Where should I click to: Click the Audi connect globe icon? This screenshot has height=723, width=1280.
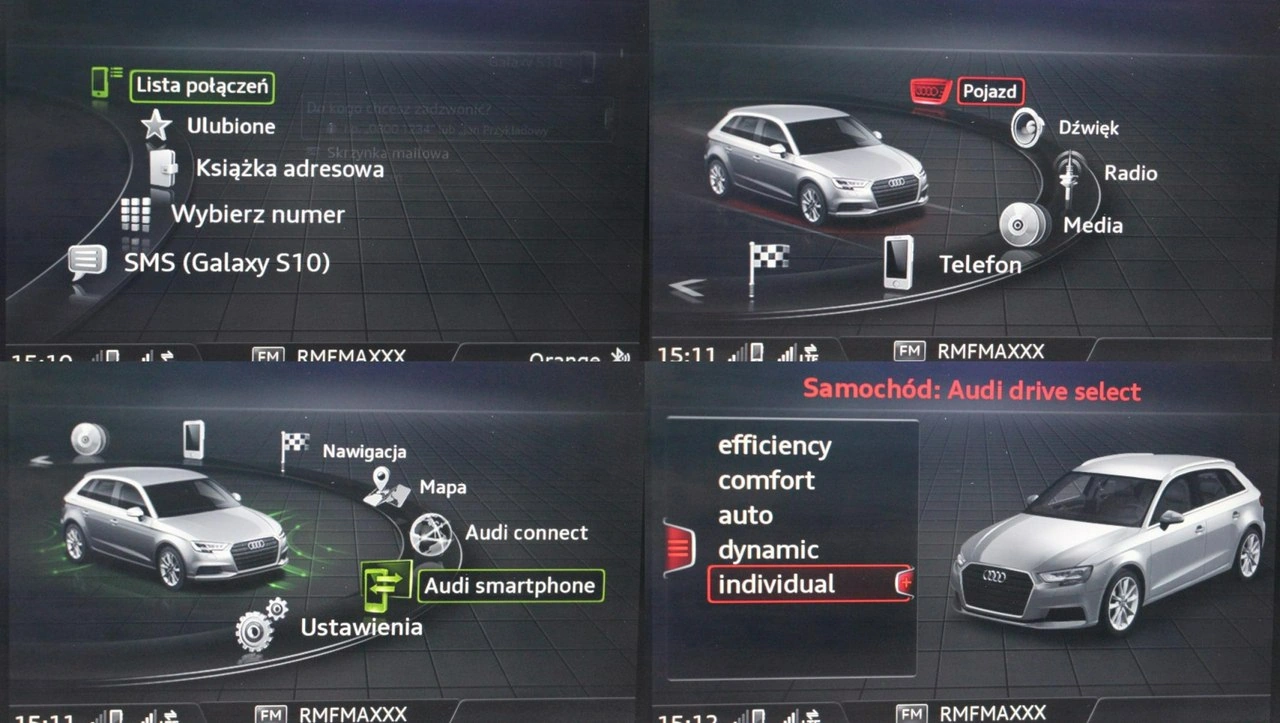[x=430, y=532]
